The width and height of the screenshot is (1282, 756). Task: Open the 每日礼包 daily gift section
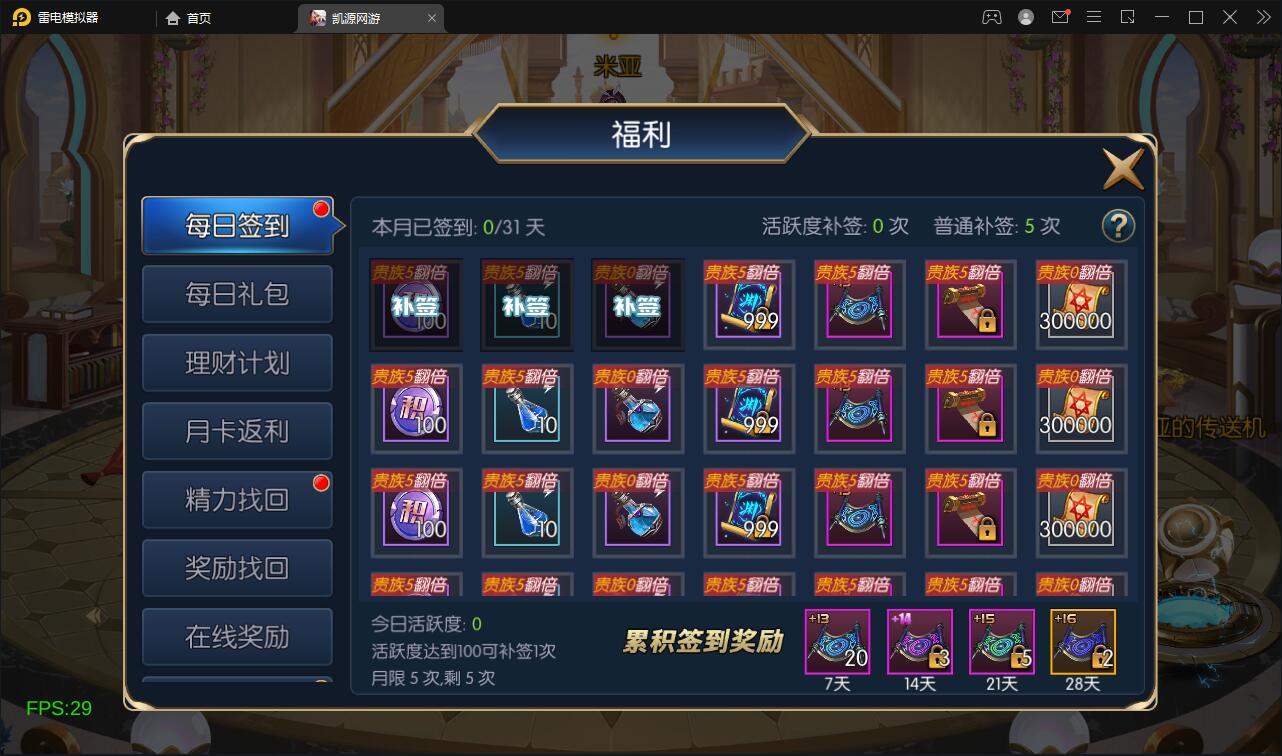point(237,293)
